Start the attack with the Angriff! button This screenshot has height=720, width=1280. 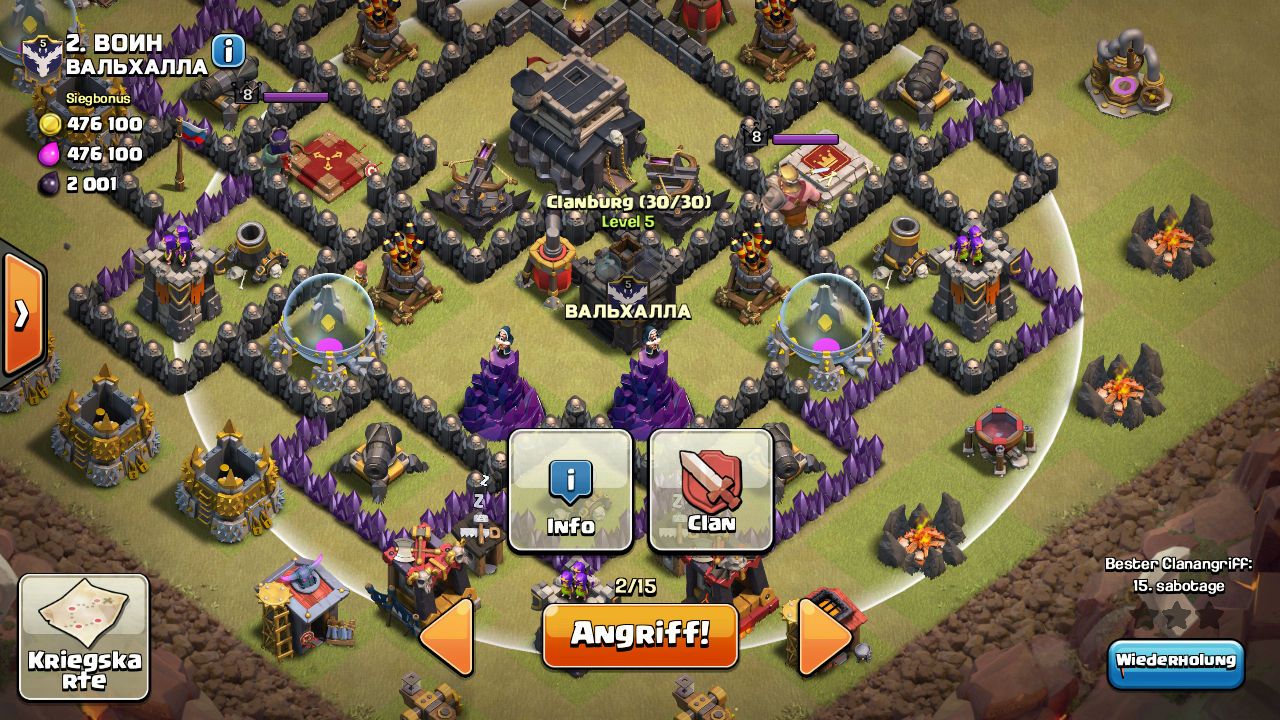pyautogui.click(x=640, y=634)
